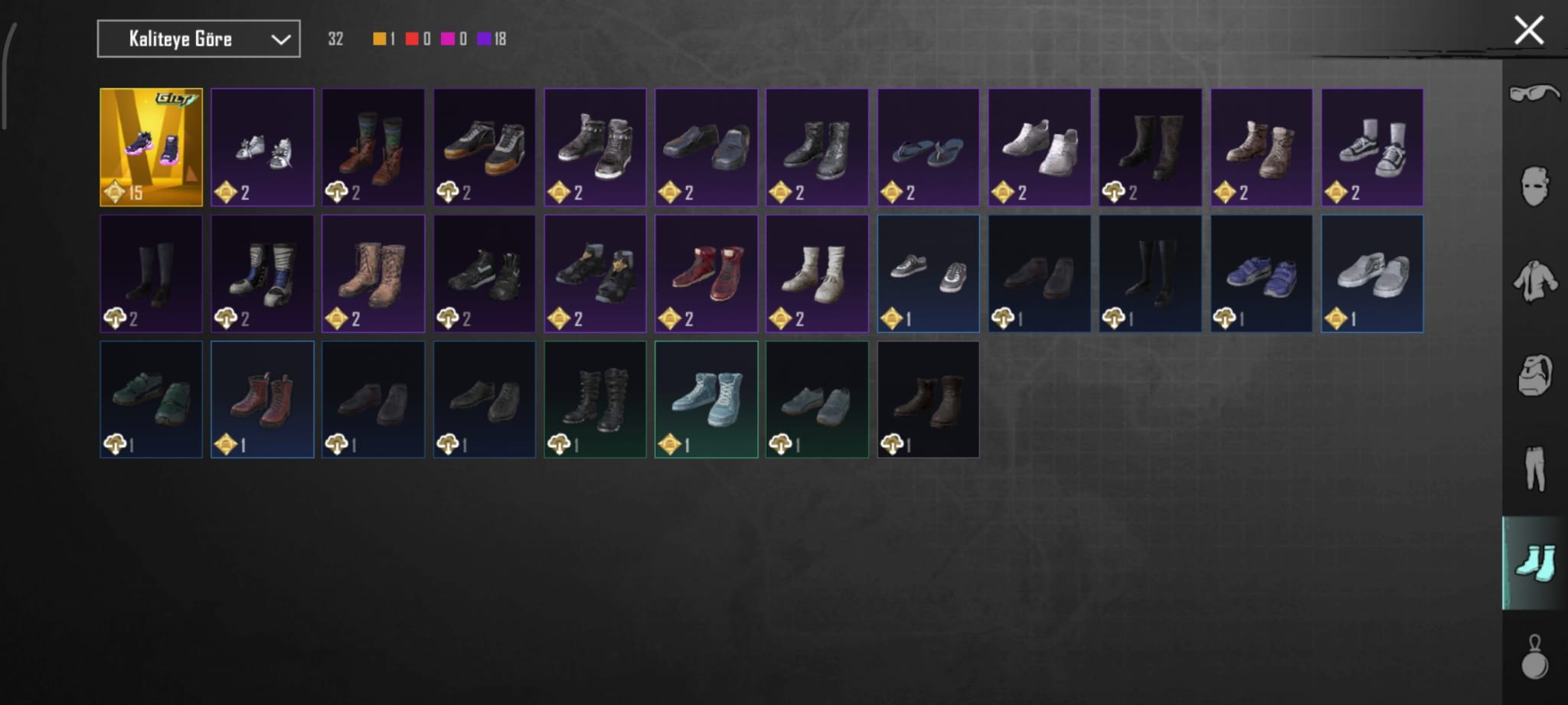The width and height of the screenshot is (1568, 705).
Task: Choose the blue flip-flops item
Action: [928, 147]
